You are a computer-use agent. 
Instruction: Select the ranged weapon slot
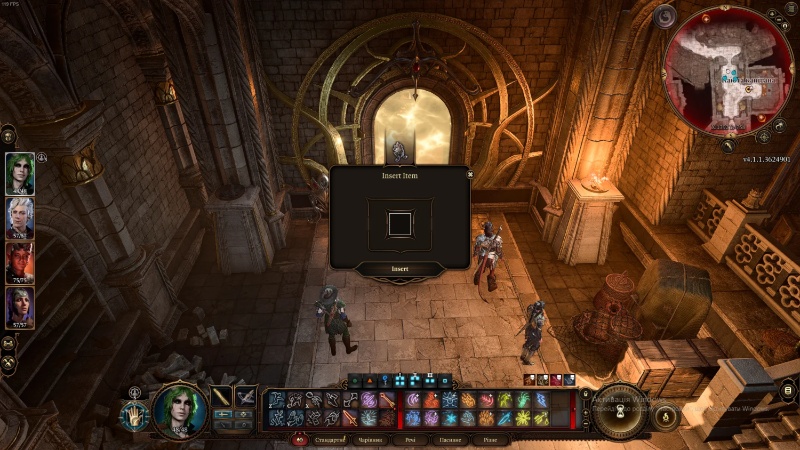click(x=245, y=397)
